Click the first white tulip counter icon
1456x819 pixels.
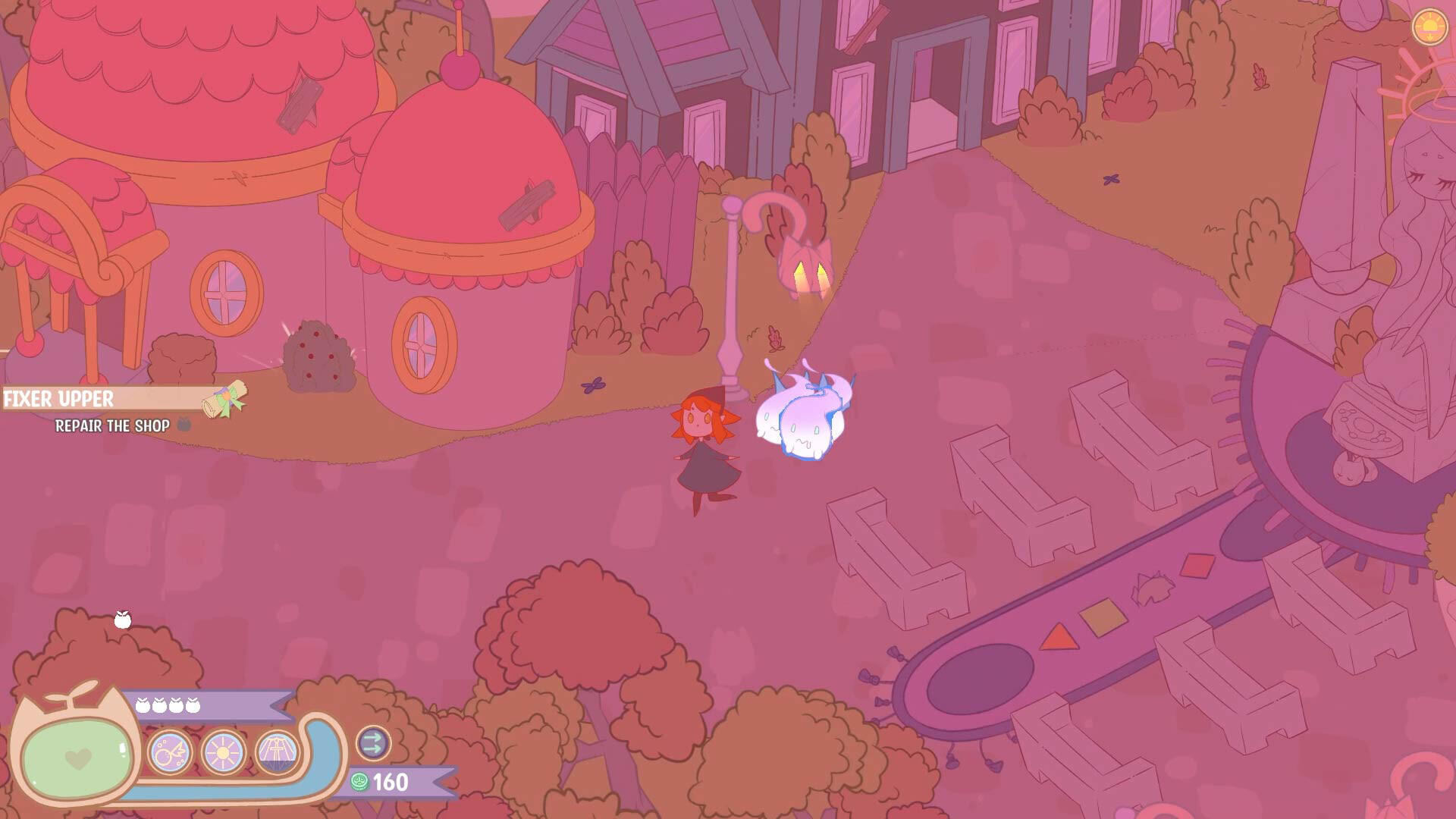pyautogui.click(x=144, y=704)
